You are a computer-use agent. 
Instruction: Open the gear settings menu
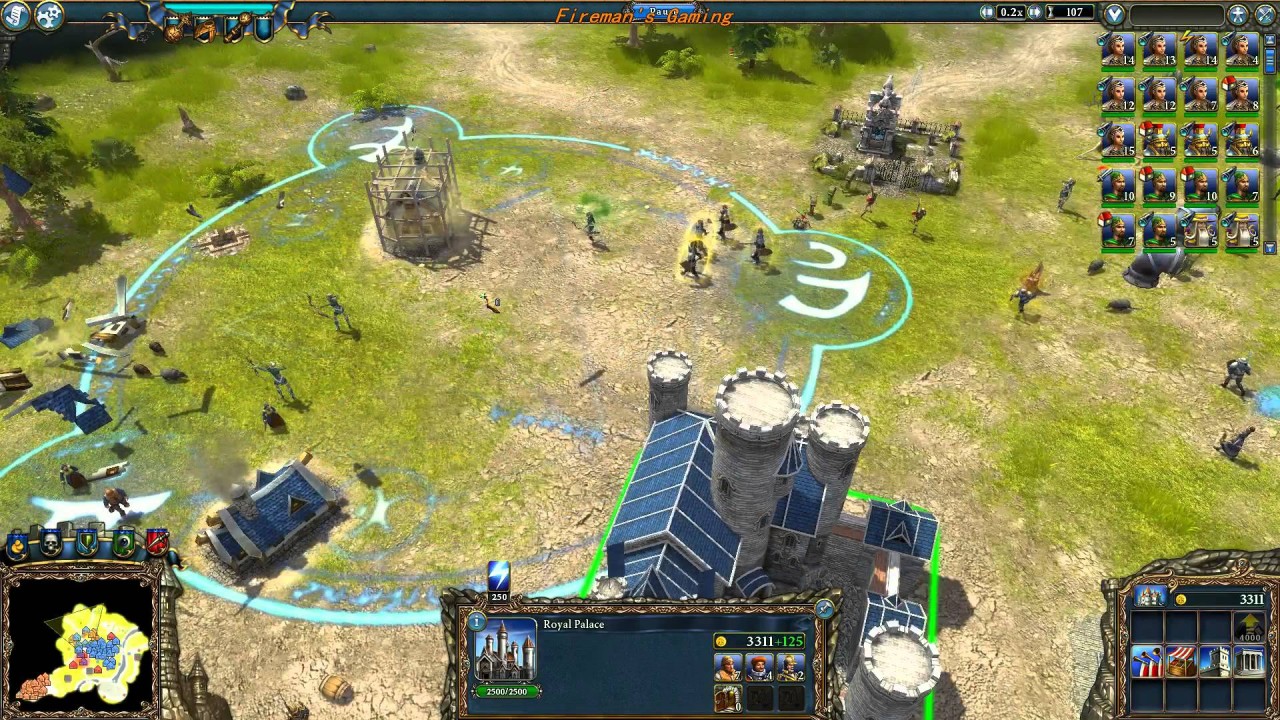coord(49,14)
